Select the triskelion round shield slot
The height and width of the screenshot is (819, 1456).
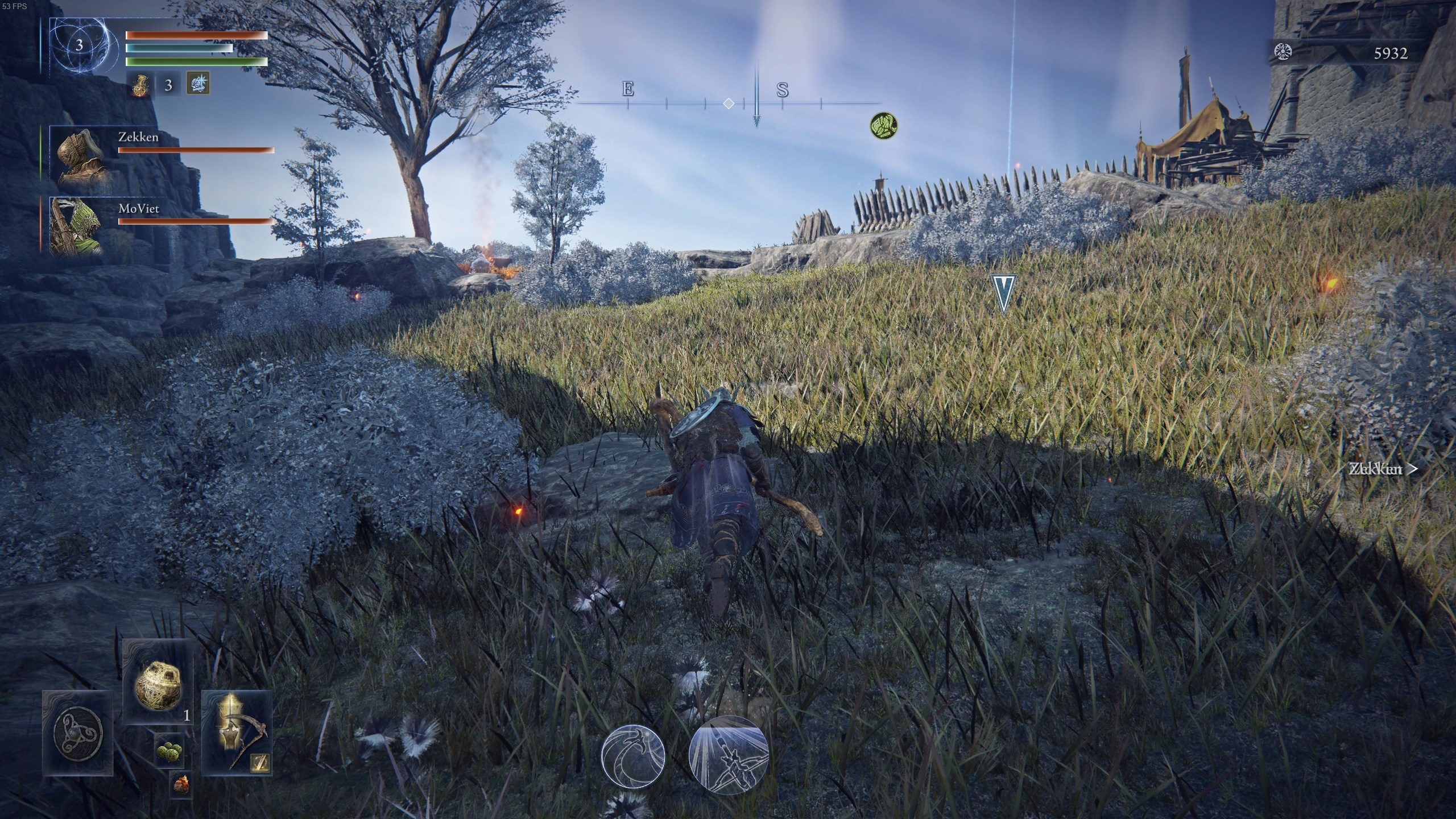pyautogui.click(x=78, y=733)
